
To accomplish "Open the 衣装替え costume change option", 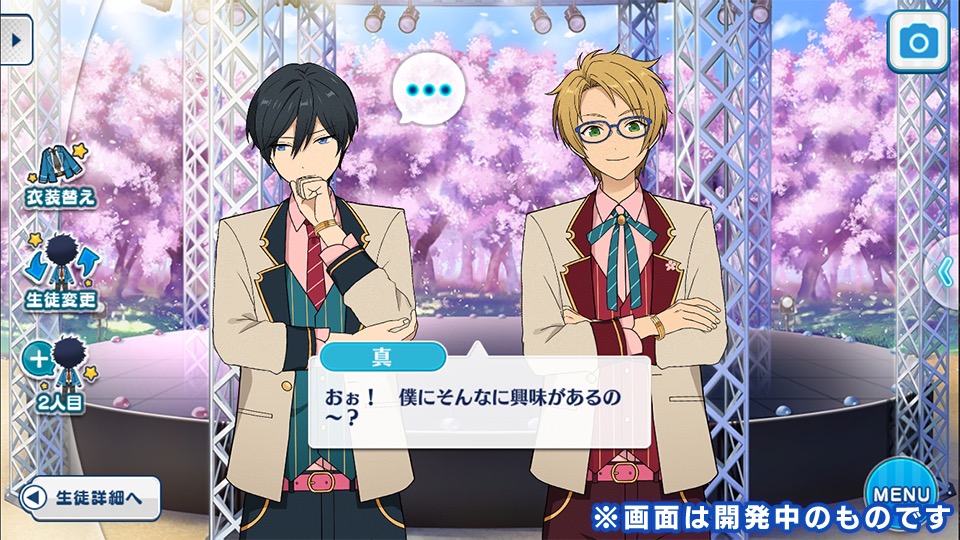I will [x=61, y=175].
